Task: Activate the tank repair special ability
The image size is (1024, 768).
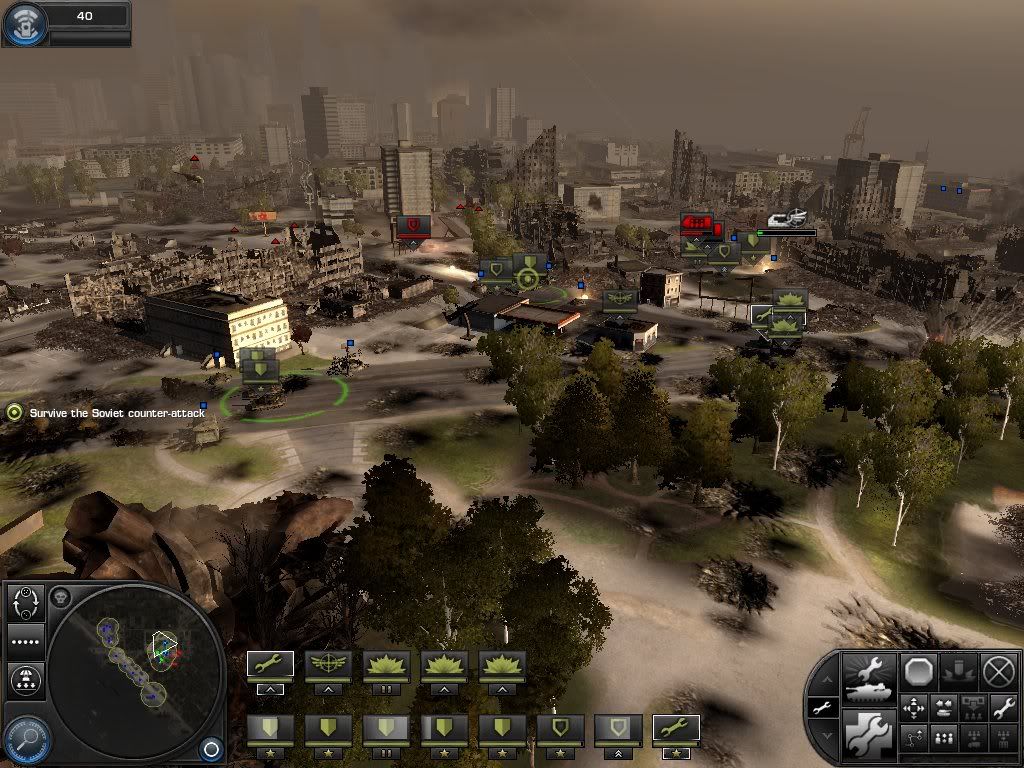Action: pyautogui.click(x=868, y=680)
